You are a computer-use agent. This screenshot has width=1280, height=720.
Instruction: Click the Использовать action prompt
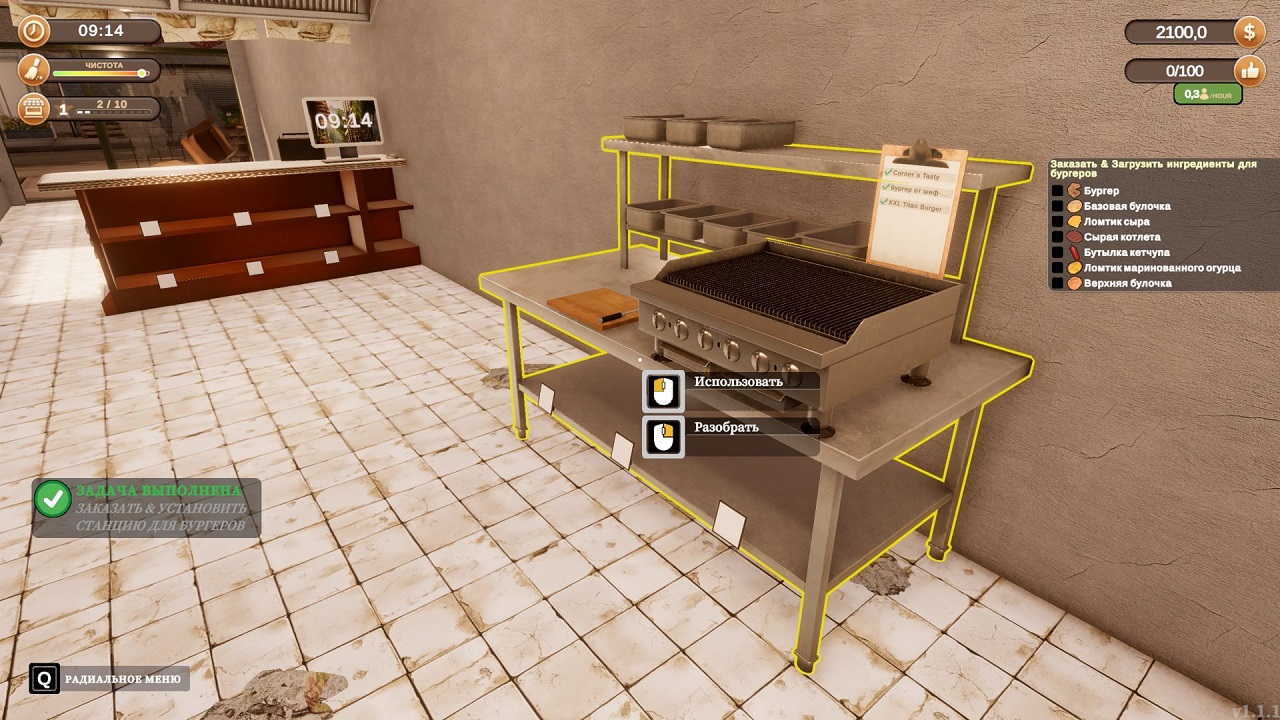737,379
